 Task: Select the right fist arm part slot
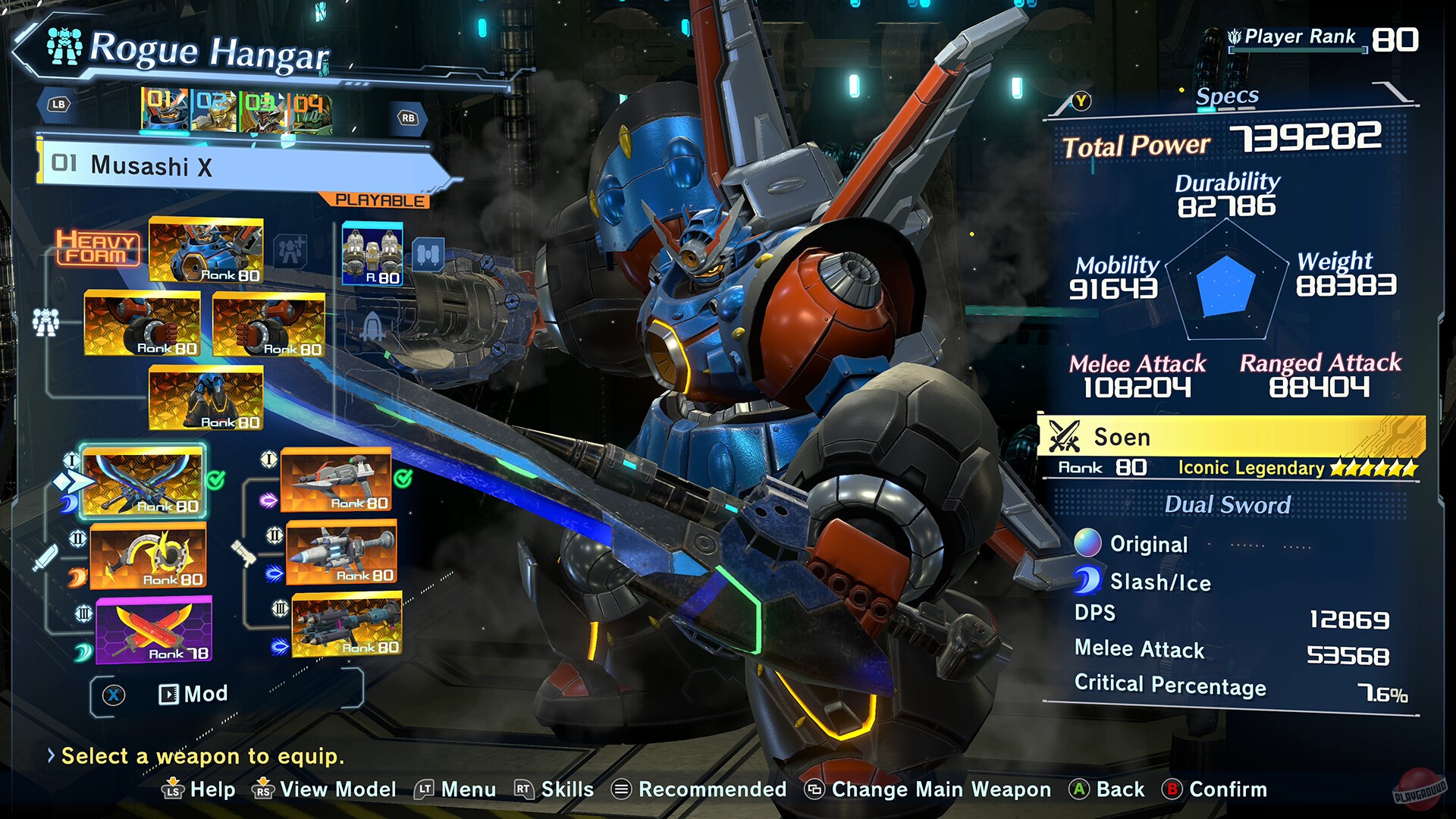click(269, 325)
